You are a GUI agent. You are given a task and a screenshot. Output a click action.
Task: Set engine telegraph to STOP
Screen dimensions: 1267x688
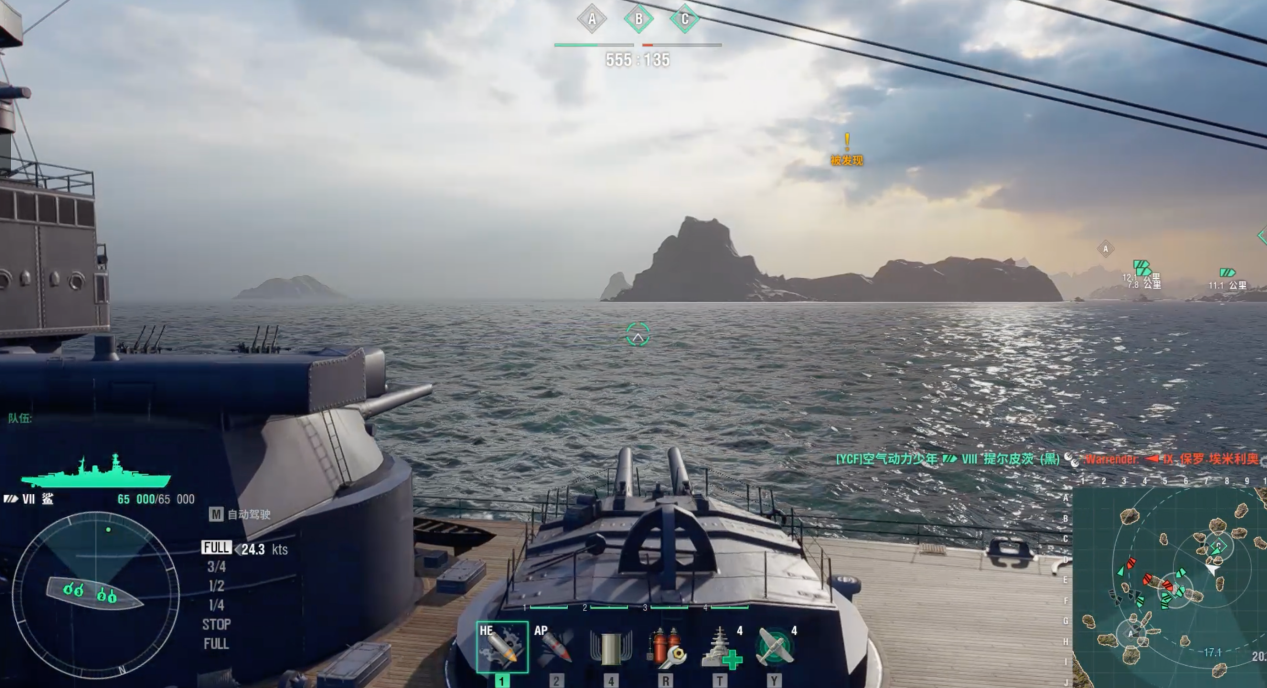click(216, 624)
